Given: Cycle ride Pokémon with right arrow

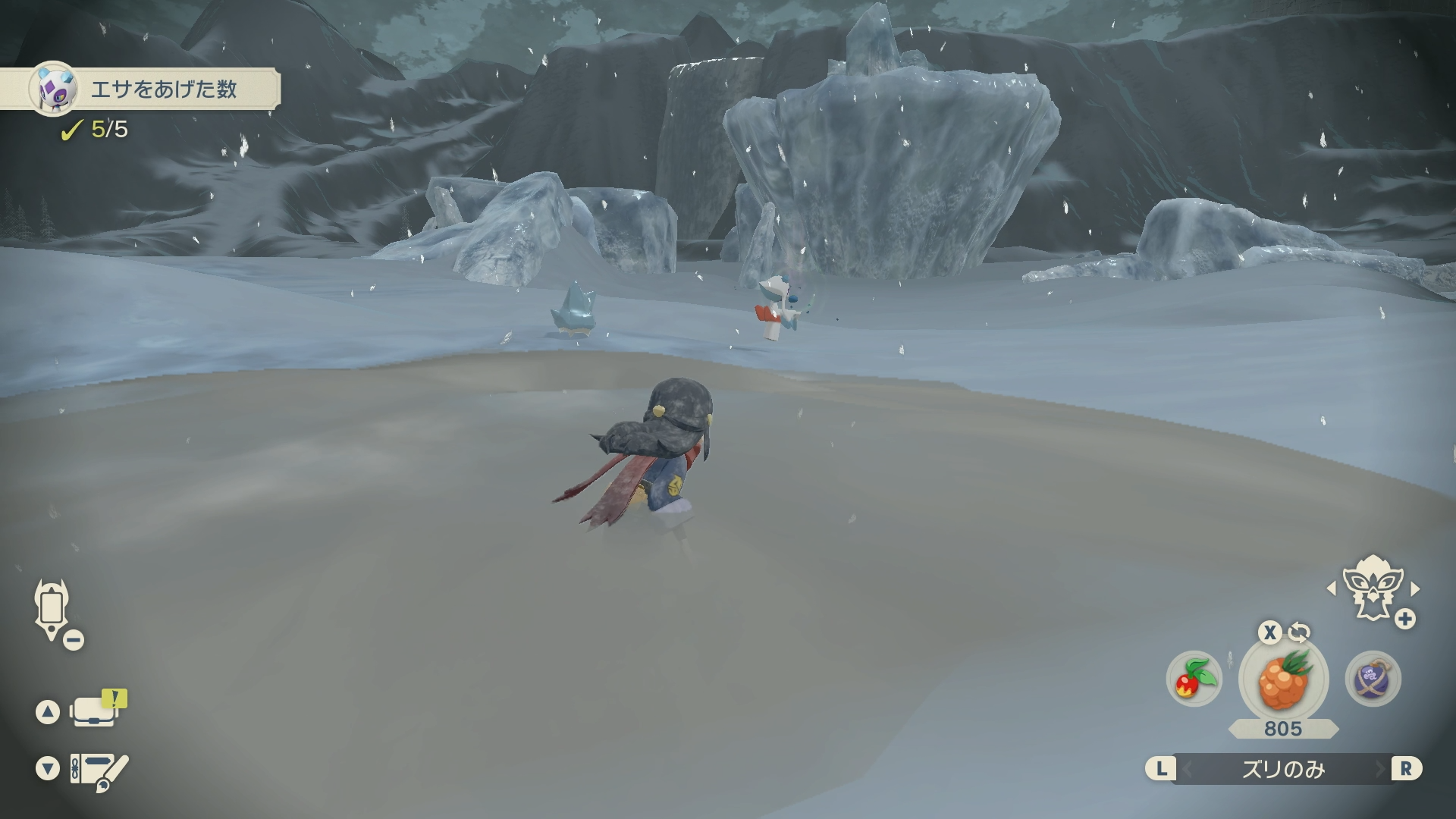Looking at the screenshot, I should tap(1415, 588).
